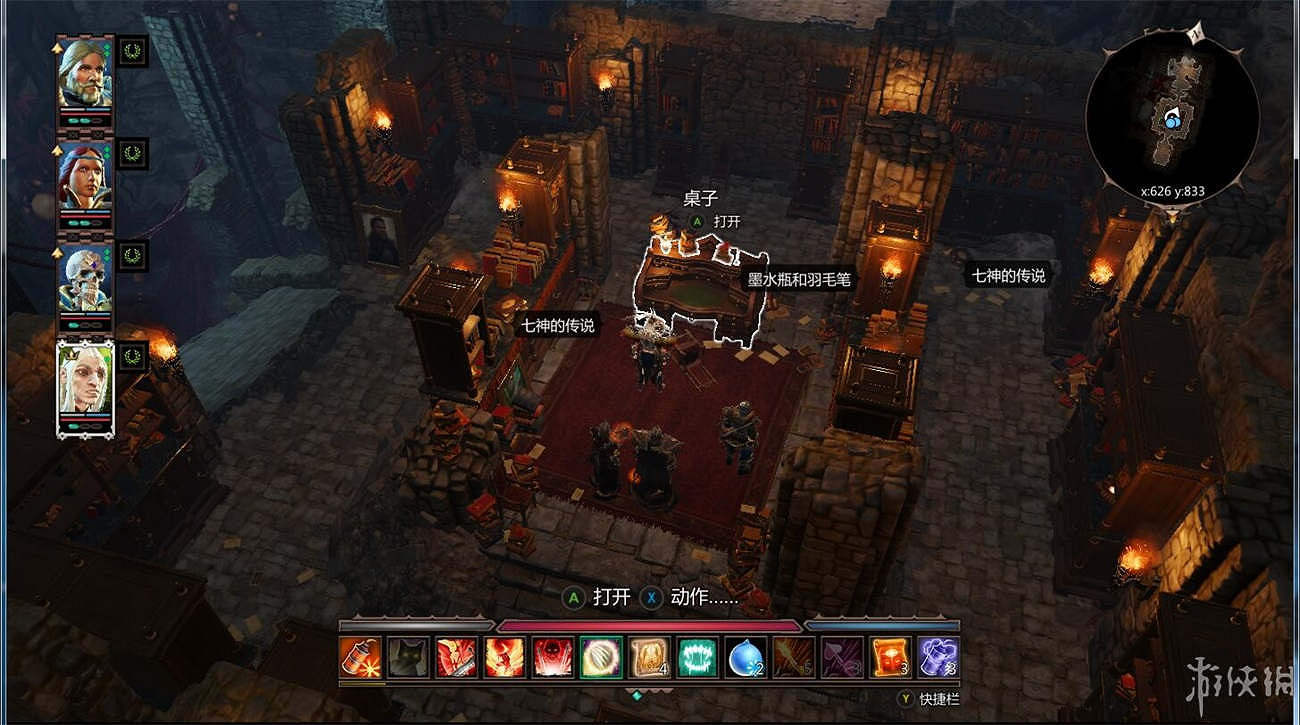Use the blue water balloon item
The width and height of the screenshot is (1300, 725).
coord(745,656)
